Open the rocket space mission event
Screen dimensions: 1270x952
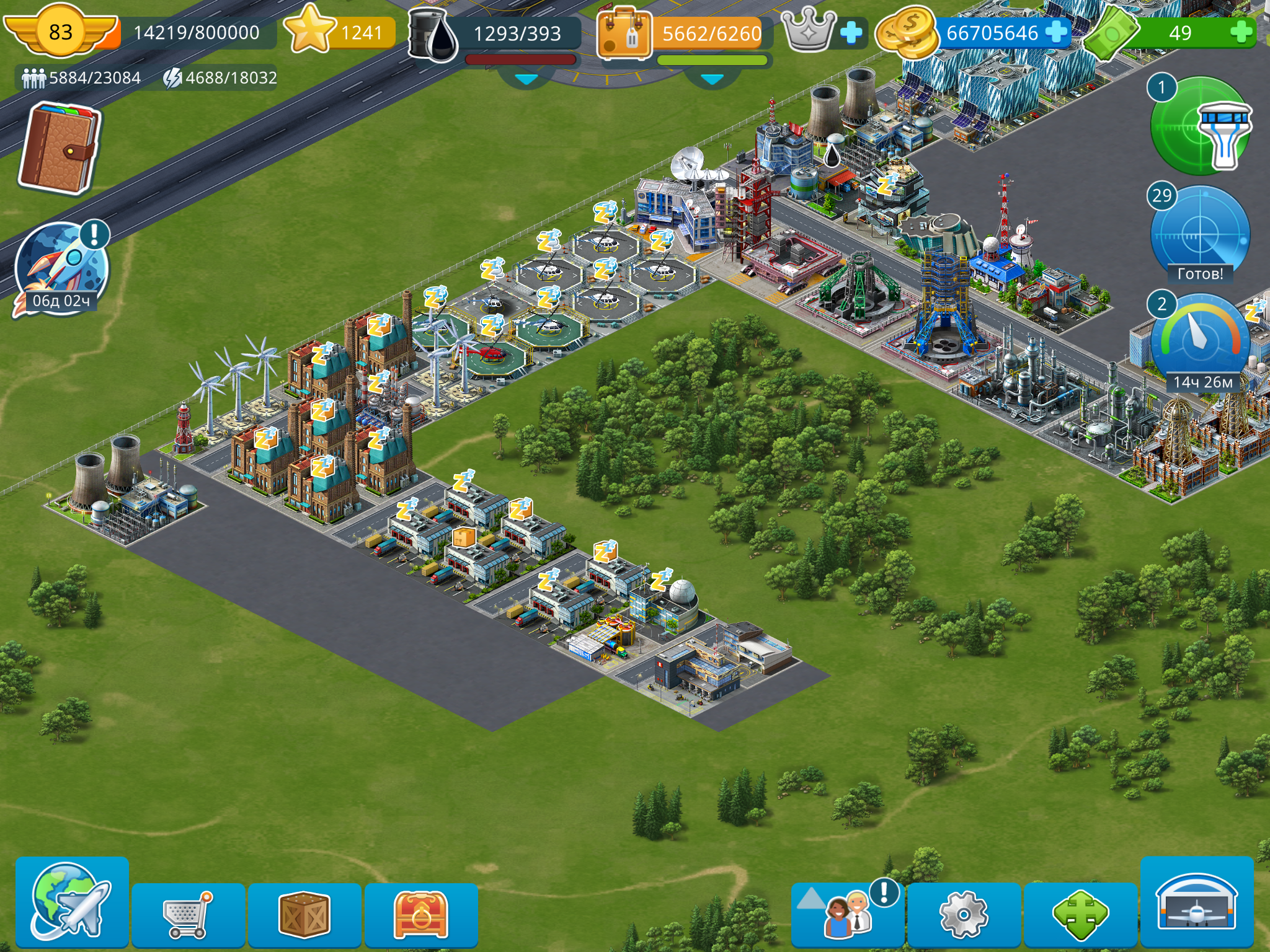click(x=61, y=268)
